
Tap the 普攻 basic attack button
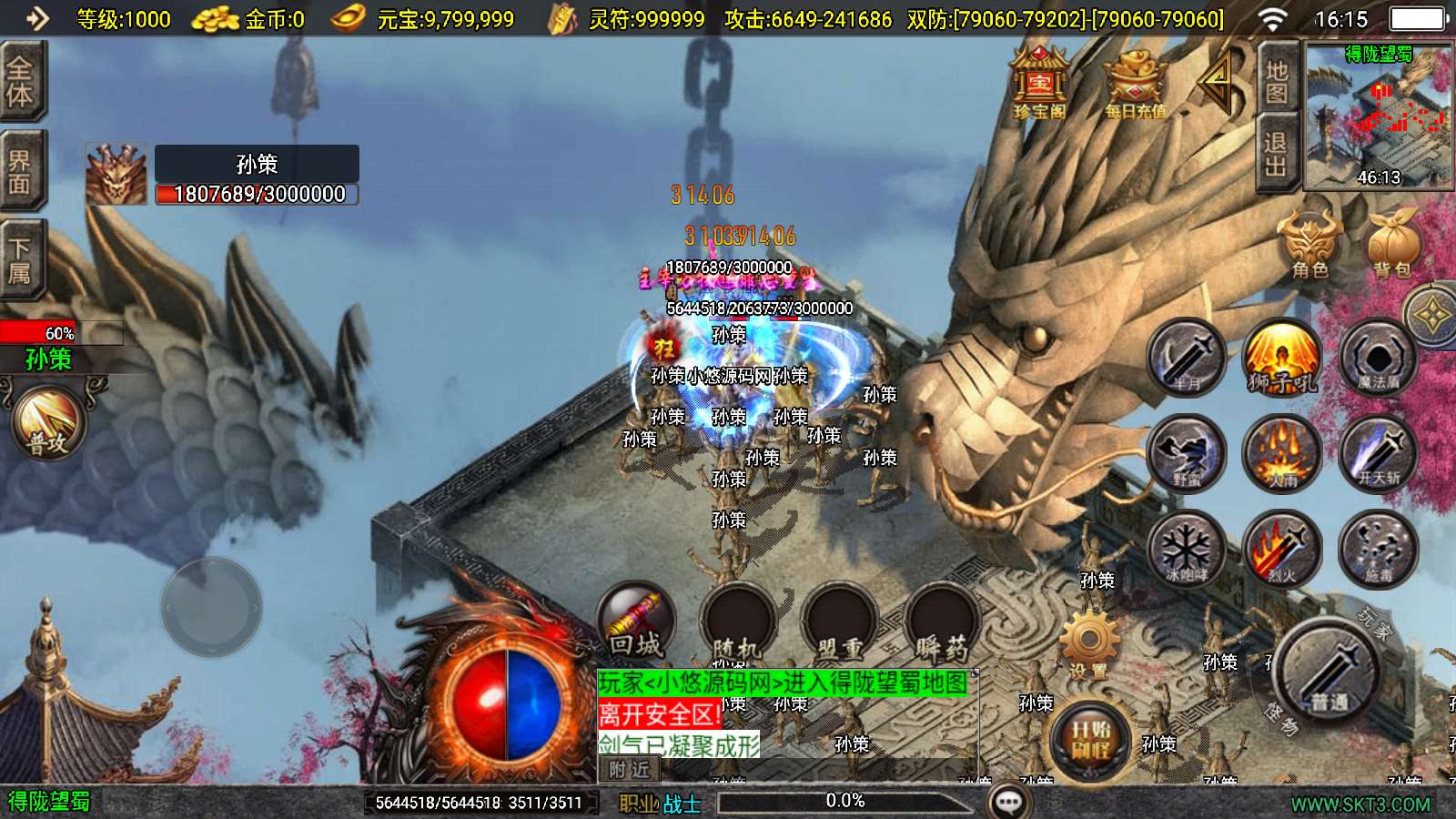(48, 423)
